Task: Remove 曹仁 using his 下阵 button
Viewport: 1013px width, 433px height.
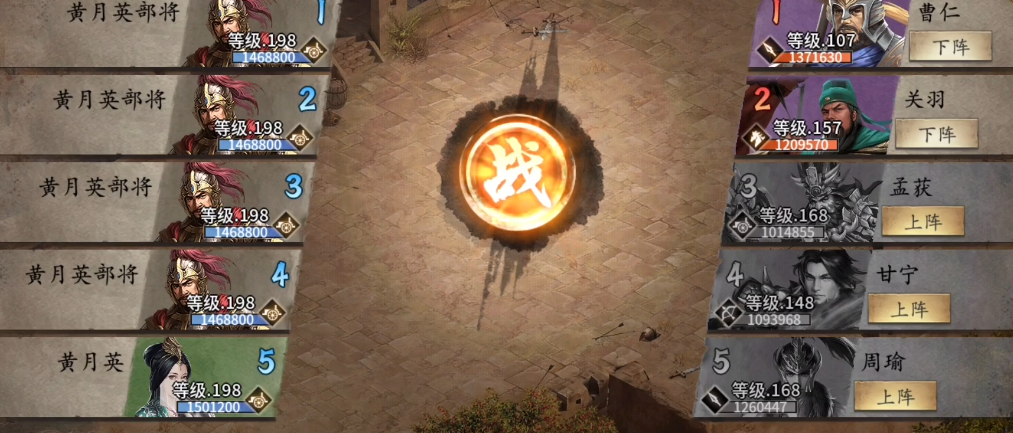Action: click(949, 46)
